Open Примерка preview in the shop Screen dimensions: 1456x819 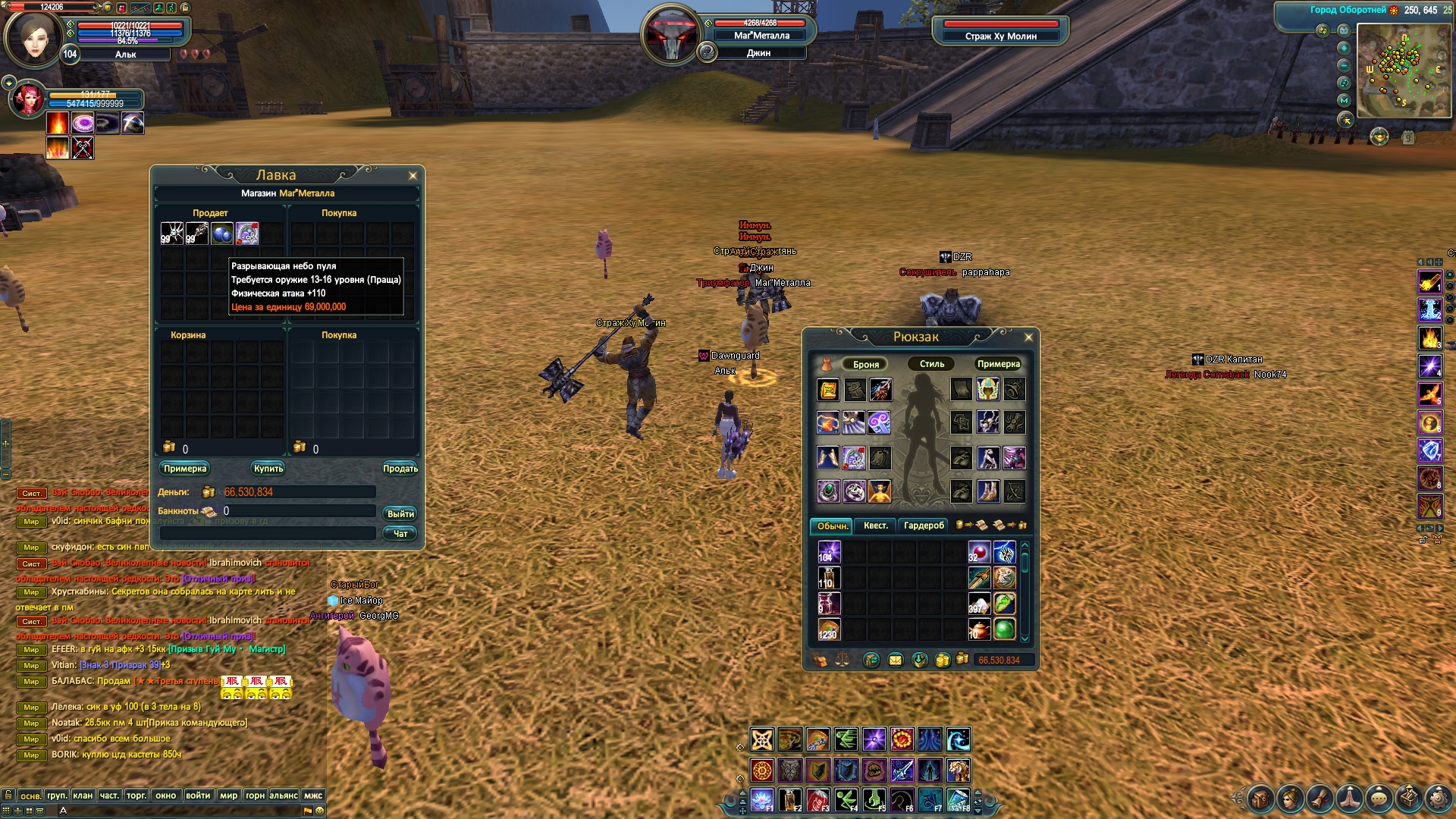click(x=185, y=469)
